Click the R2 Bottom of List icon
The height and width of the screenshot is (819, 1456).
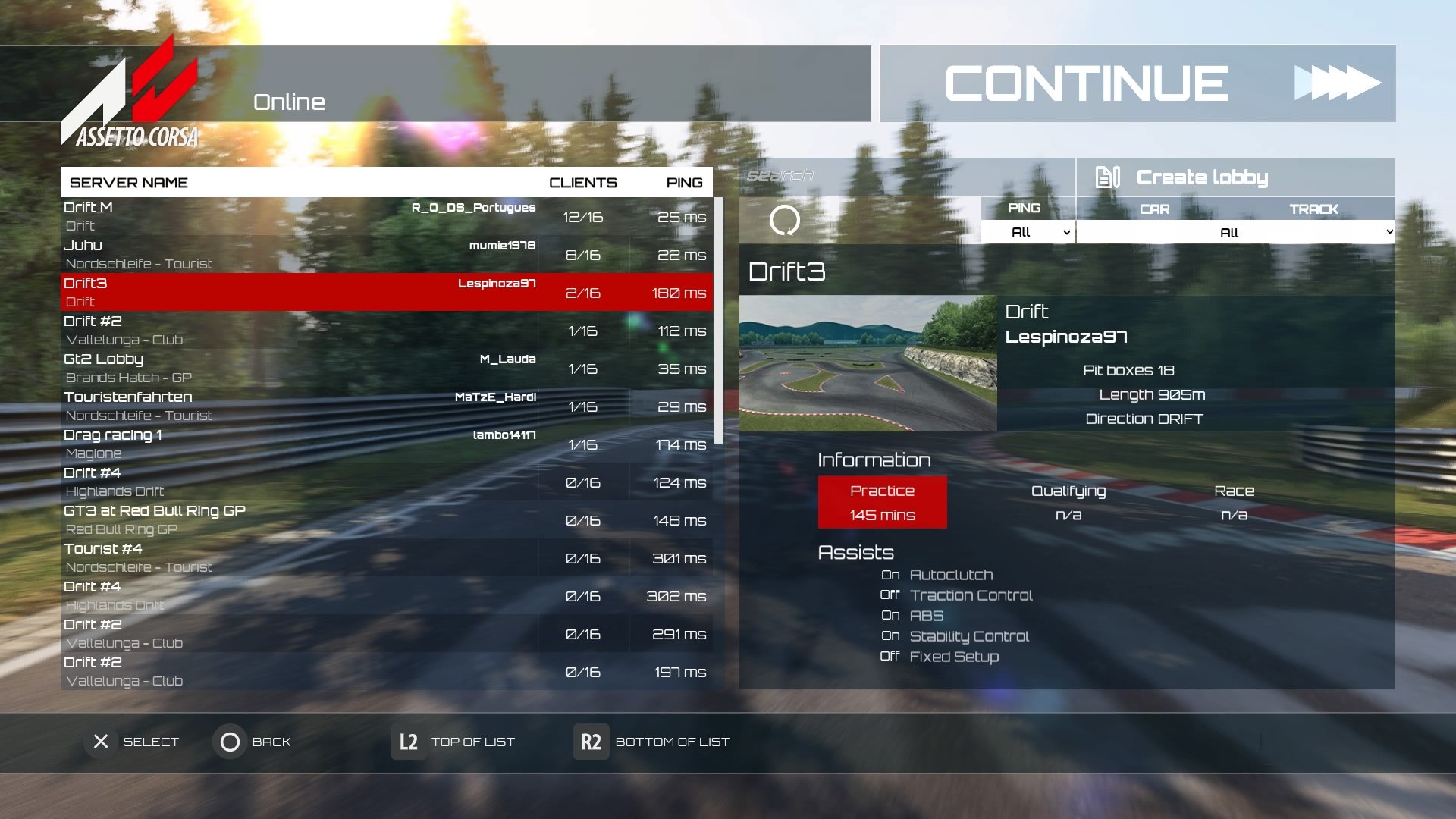point(590,742)
